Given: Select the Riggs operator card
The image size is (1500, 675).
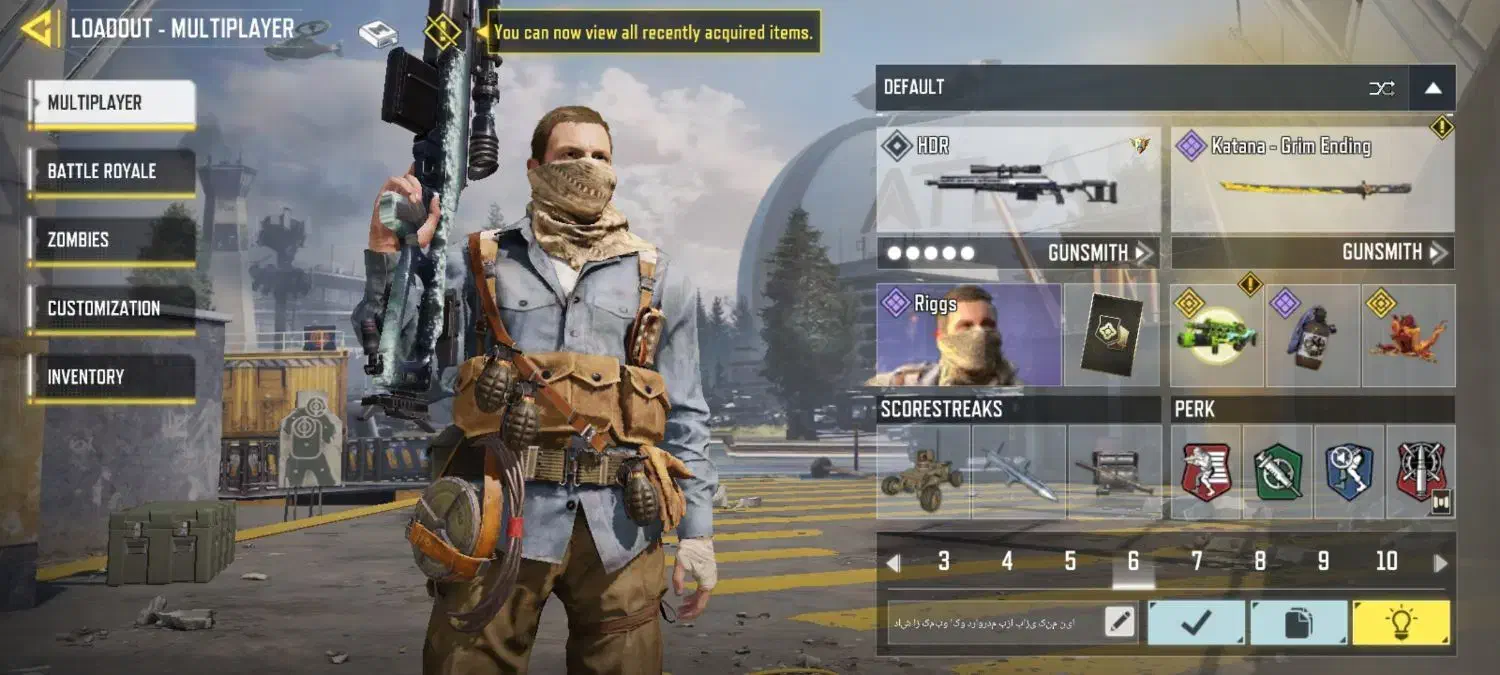Looking at the screenshot, I should [x=968, y=335].
